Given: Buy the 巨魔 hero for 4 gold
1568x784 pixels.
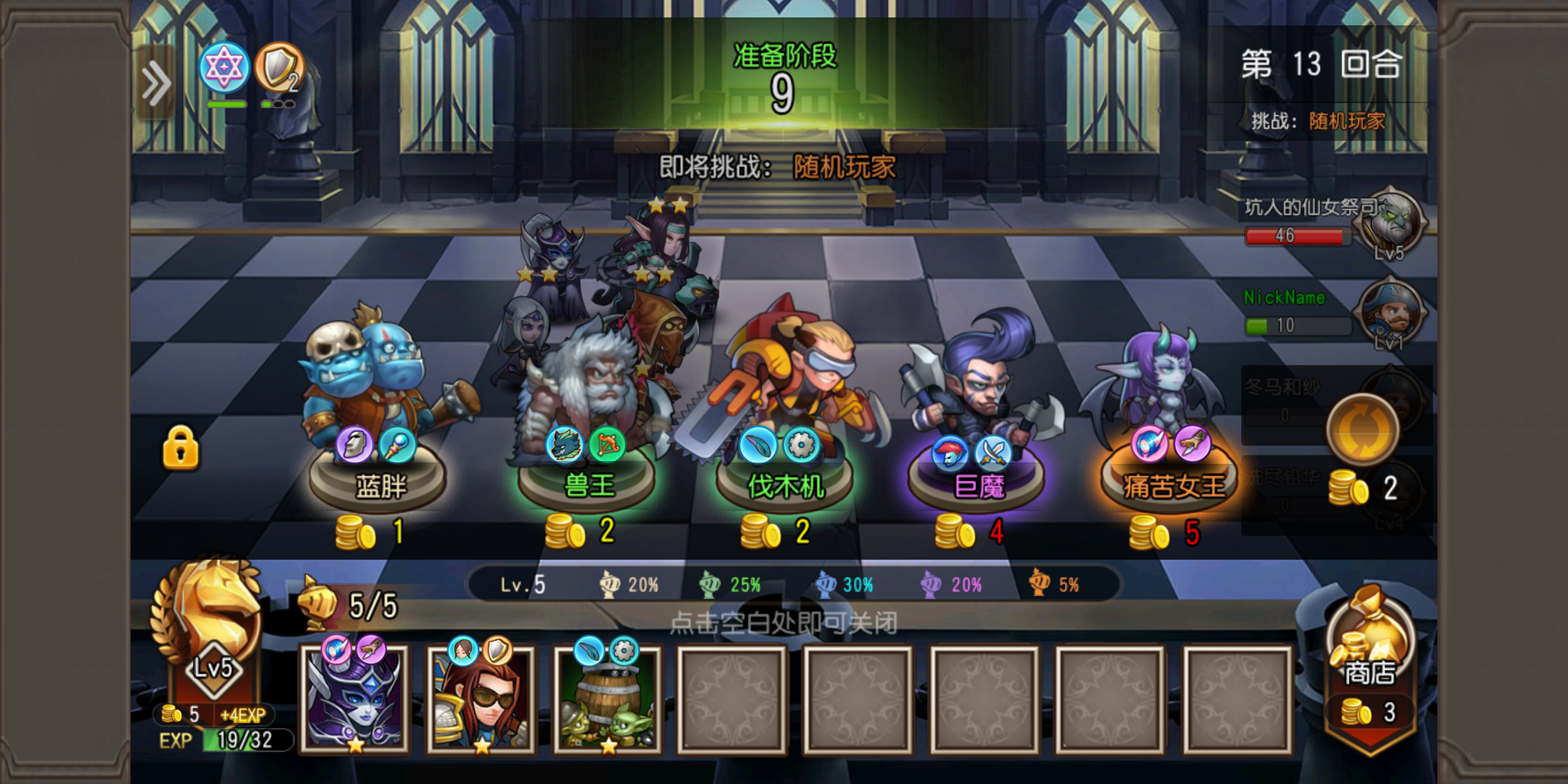Looking at the screenshot, I should click(977, 429).
